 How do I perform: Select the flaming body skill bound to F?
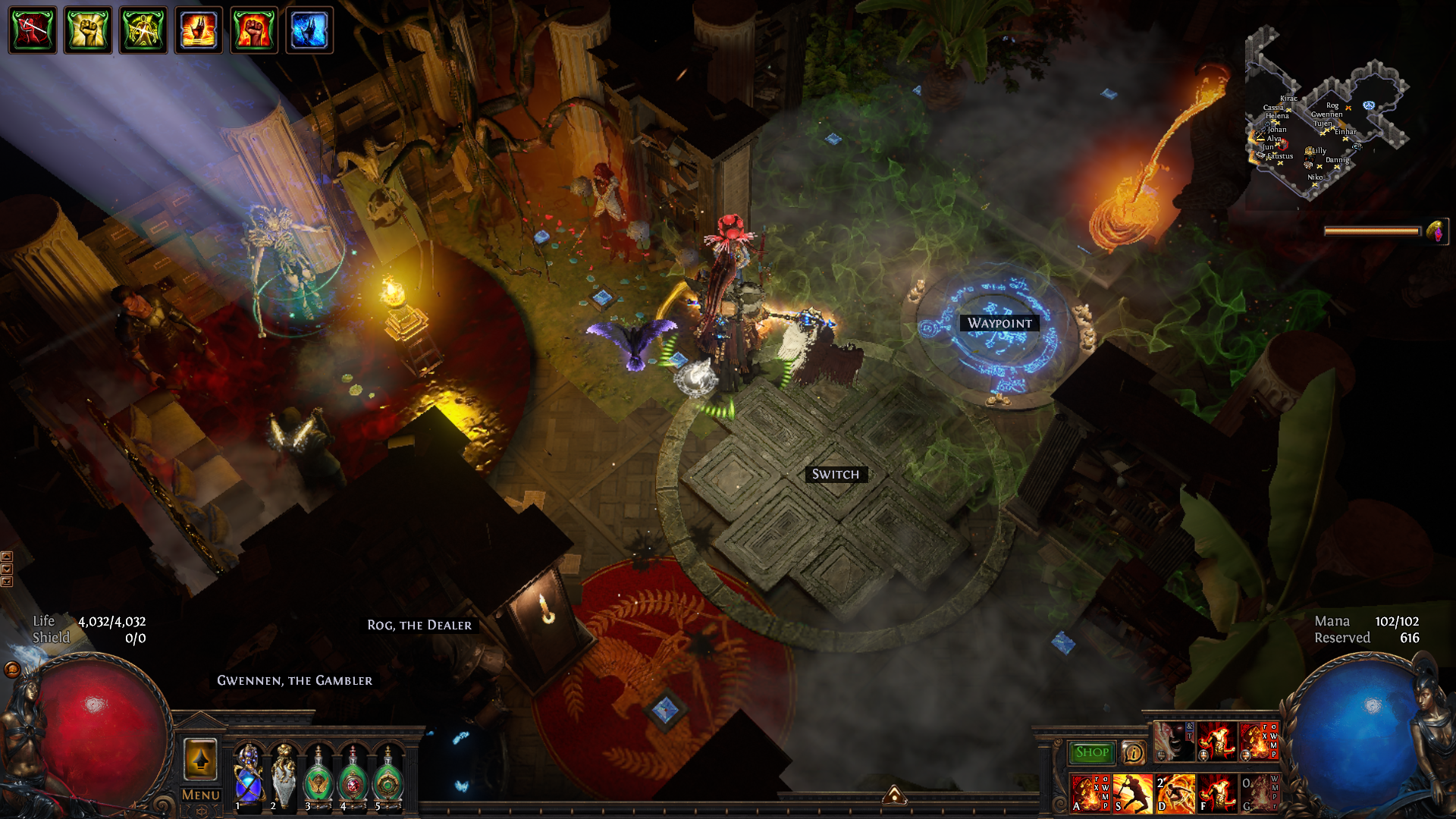tap(1217, 794)
